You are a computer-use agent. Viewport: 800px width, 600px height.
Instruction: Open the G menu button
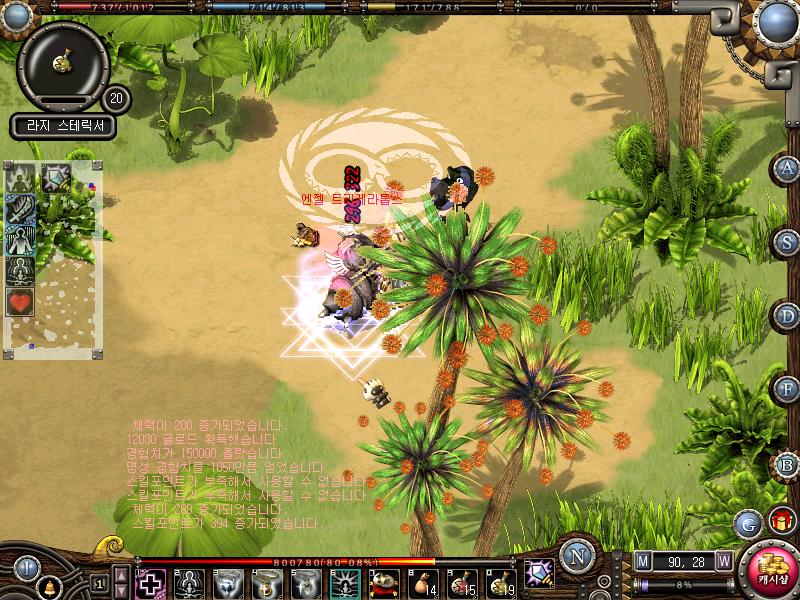coord(747,522)
